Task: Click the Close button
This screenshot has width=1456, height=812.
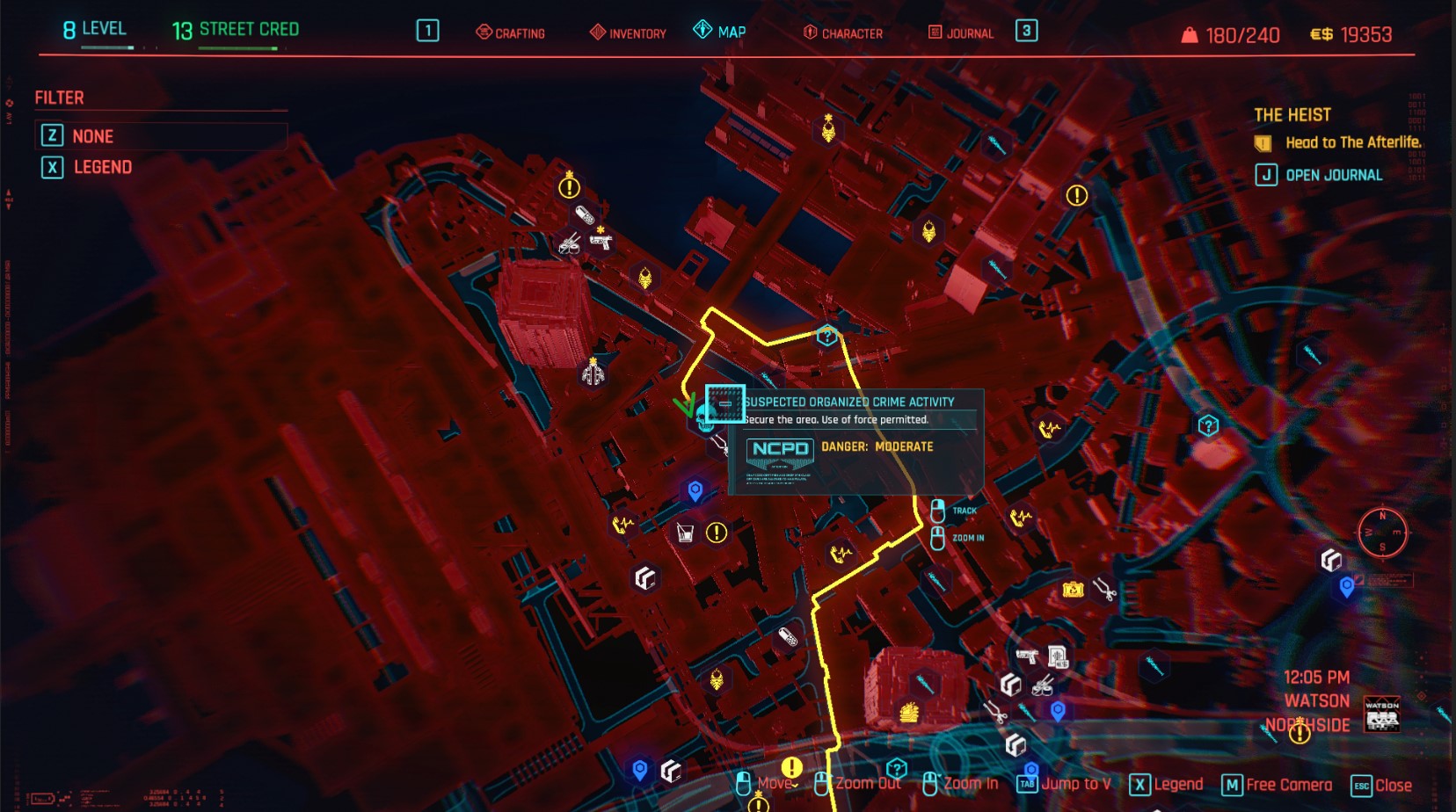Action: pyautogui.click(x=1382, y=786)
